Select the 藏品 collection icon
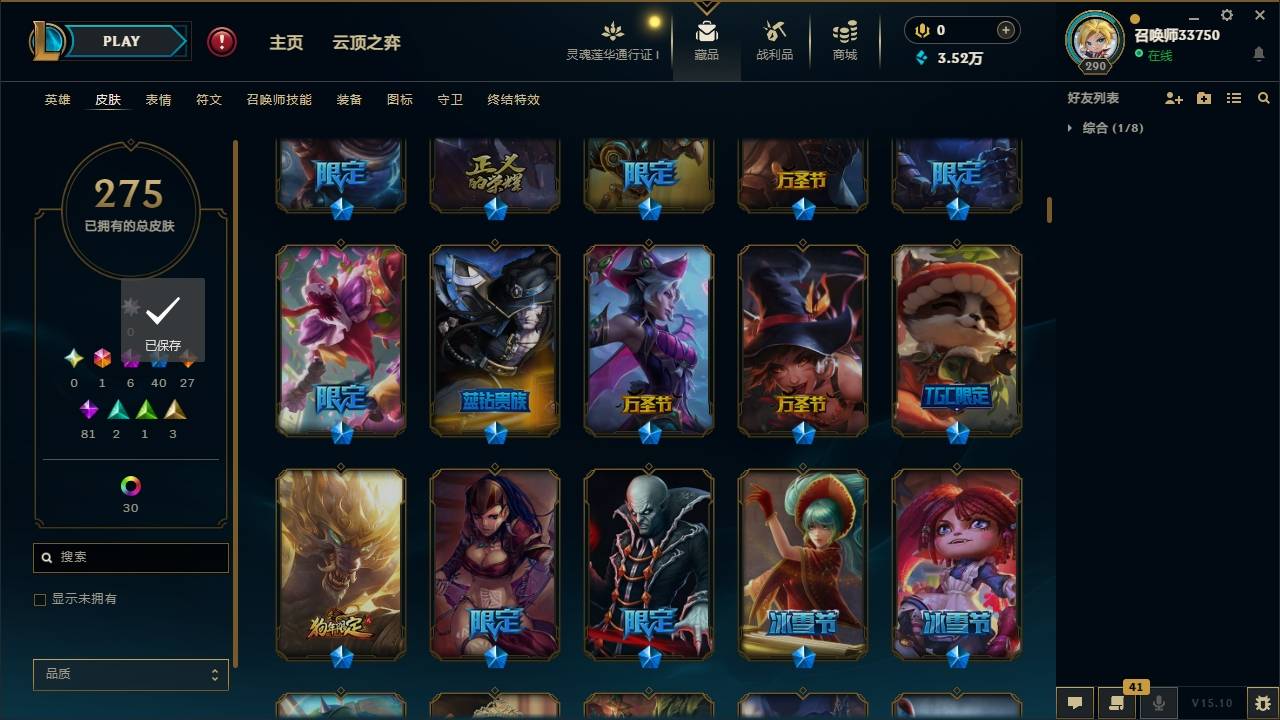Viewport: 1280px width, 720px height. point(707,38)
